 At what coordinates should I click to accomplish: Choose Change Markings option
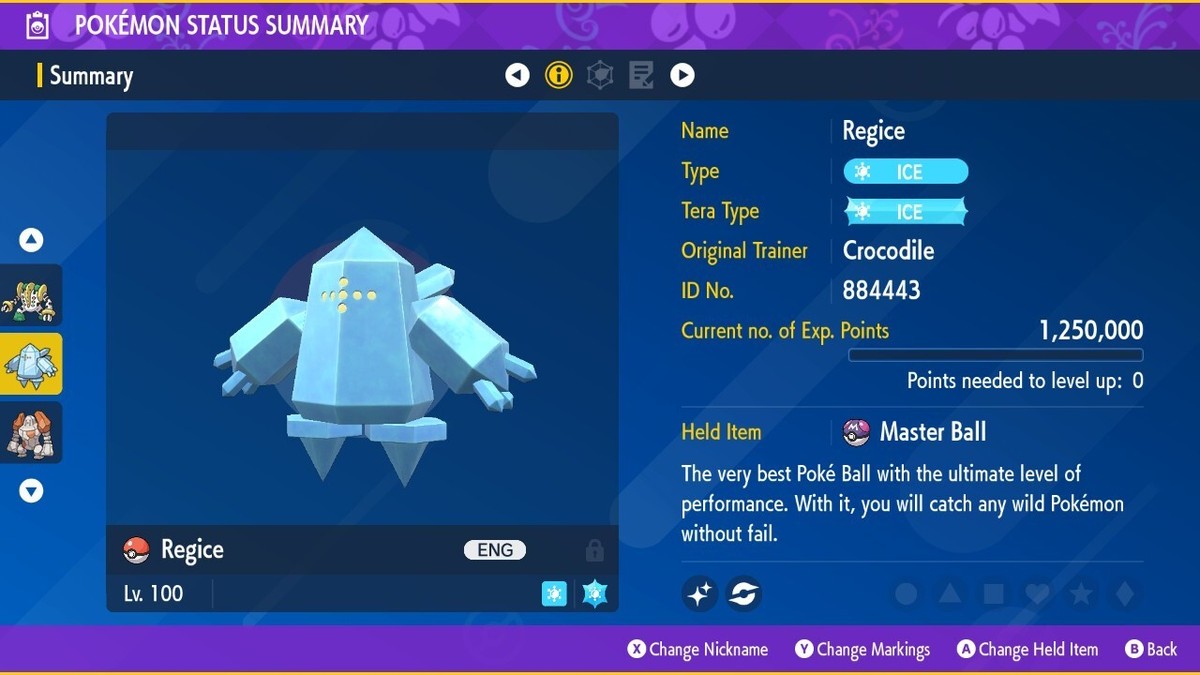click(862, 650)
